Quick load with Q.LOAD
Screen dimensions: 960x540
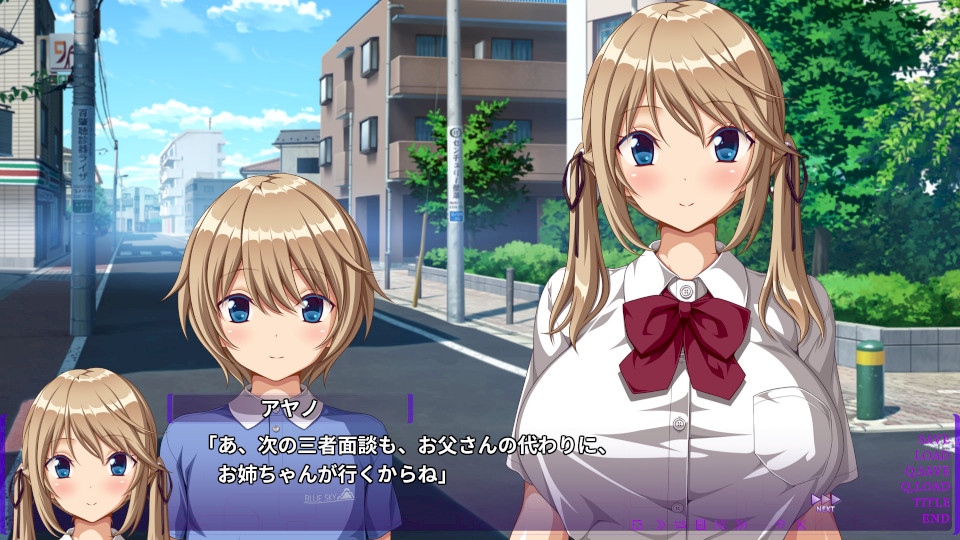pyautogui.click(x=927, y=487)
